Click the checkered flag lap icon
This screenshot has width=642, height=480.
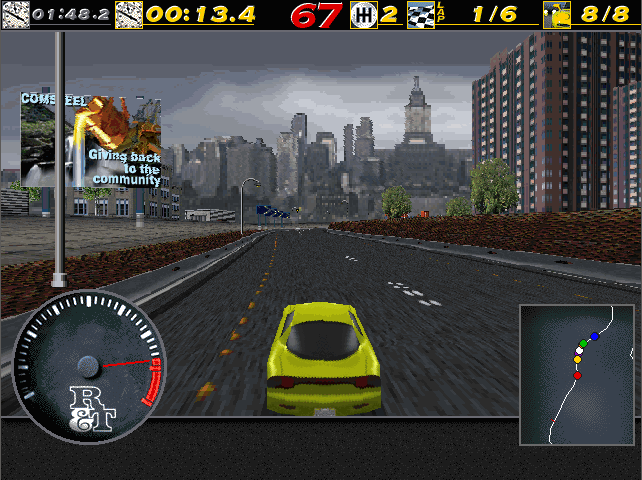[x=421, y=14]
